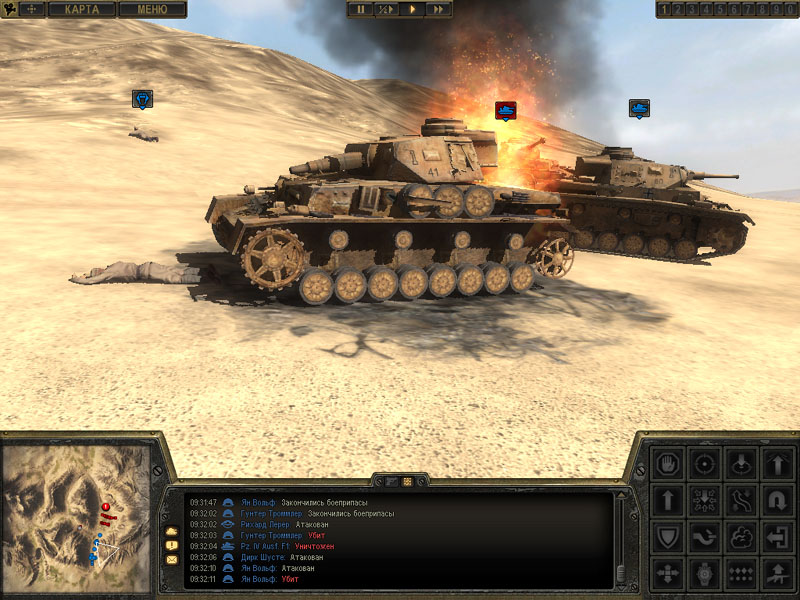Set normal speed with the play button
This screenshot has height=600, width=800.
coord(412,9)
